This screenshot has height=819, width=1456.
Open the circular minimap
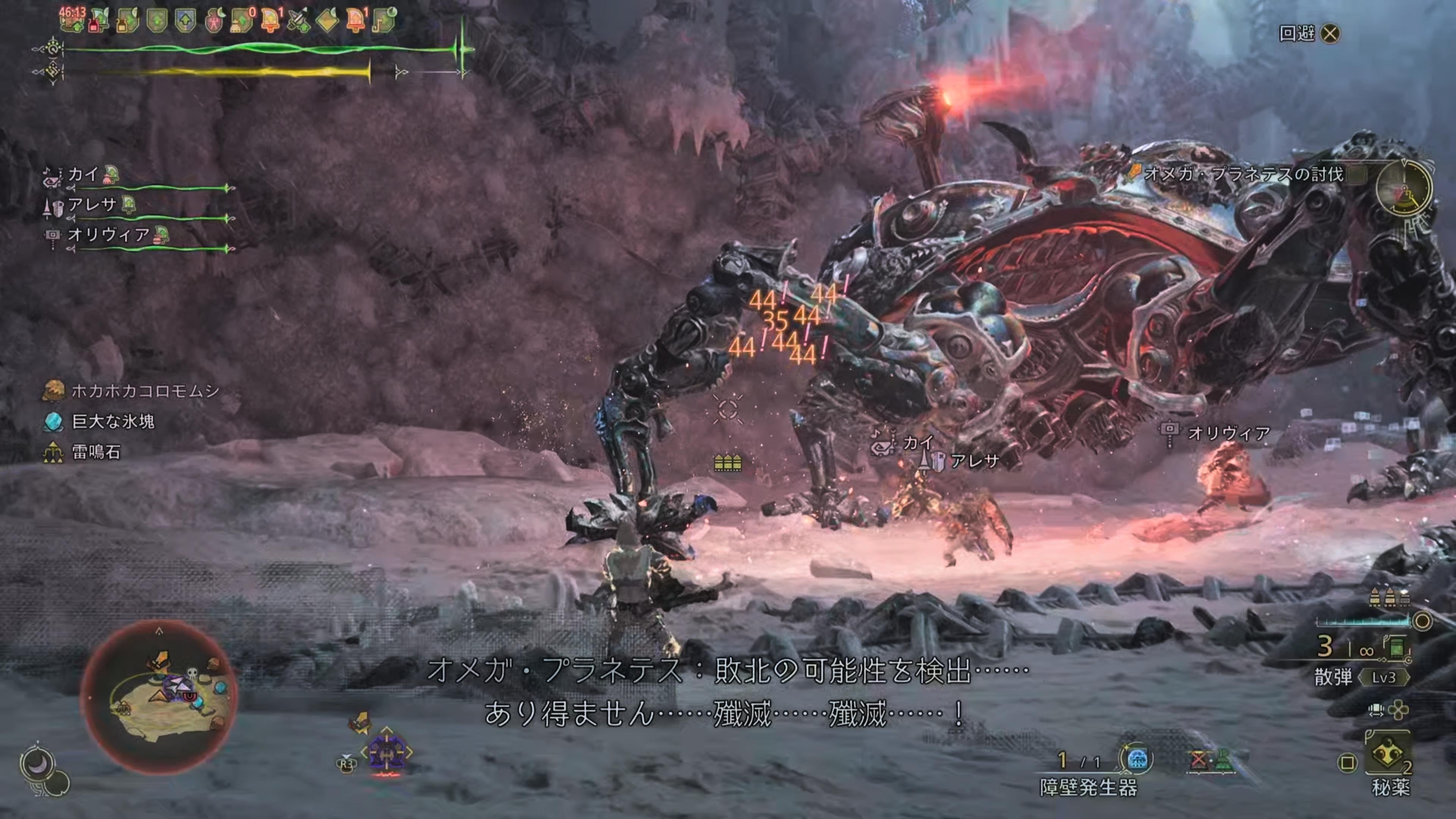coord(159,698)
